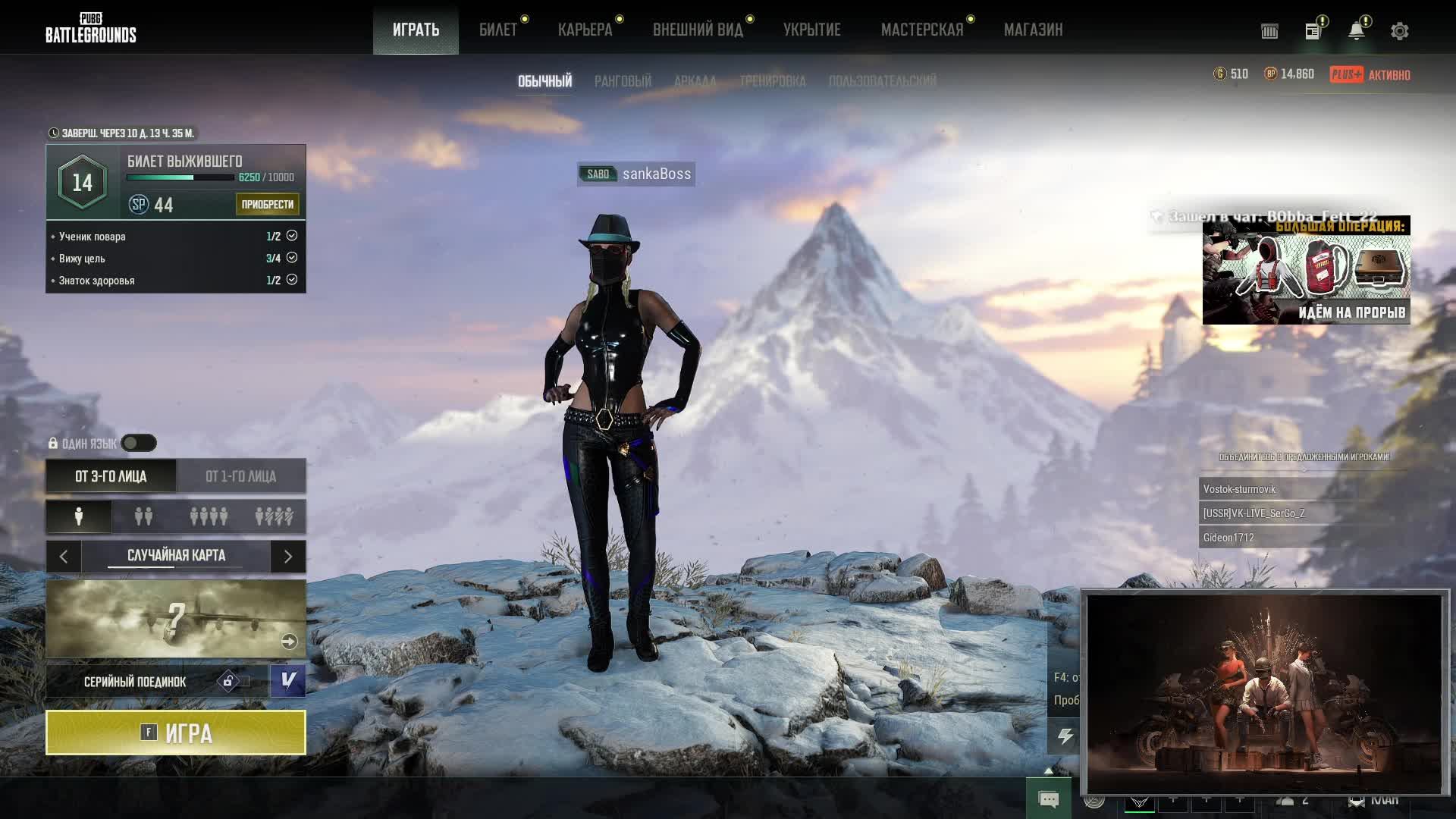
Task: Open the ИДЁМ НА ПРОРЫВ event banner
Action: pyautogui.click(x=1306, y=271)
